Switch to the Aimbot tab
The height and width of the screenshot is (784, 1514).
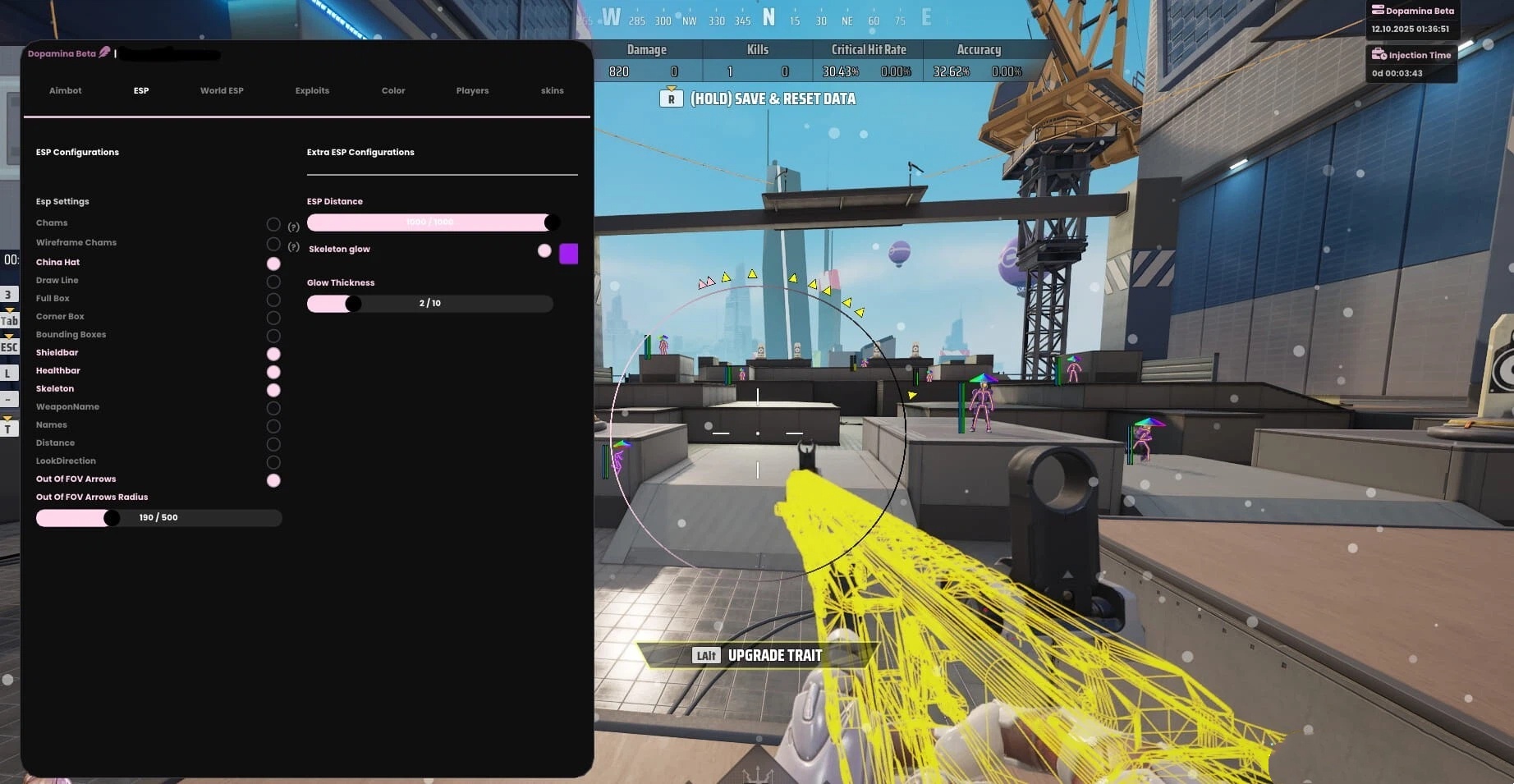point(65,90)
